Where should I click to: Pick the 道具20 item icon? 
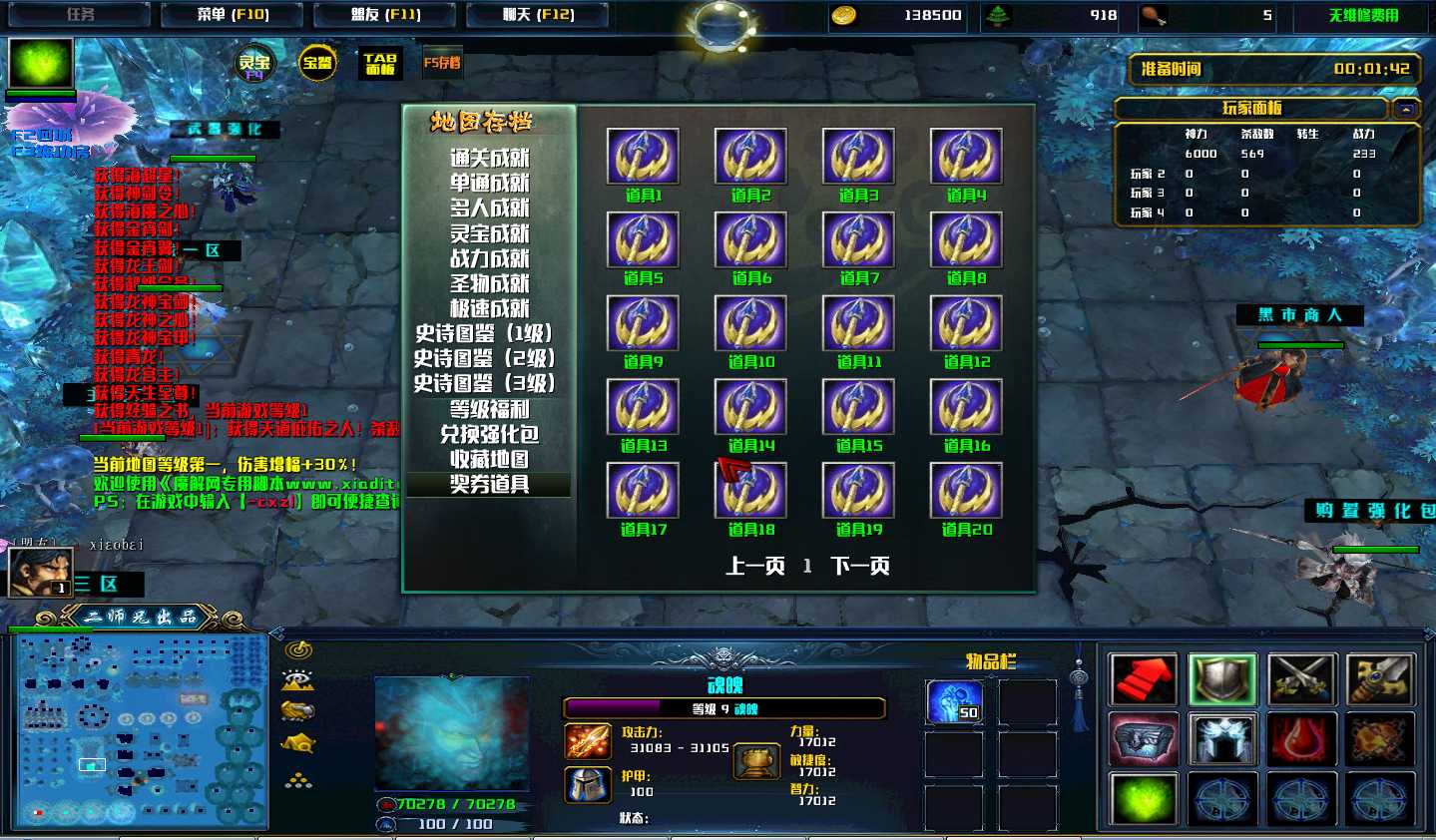[966, 491]
